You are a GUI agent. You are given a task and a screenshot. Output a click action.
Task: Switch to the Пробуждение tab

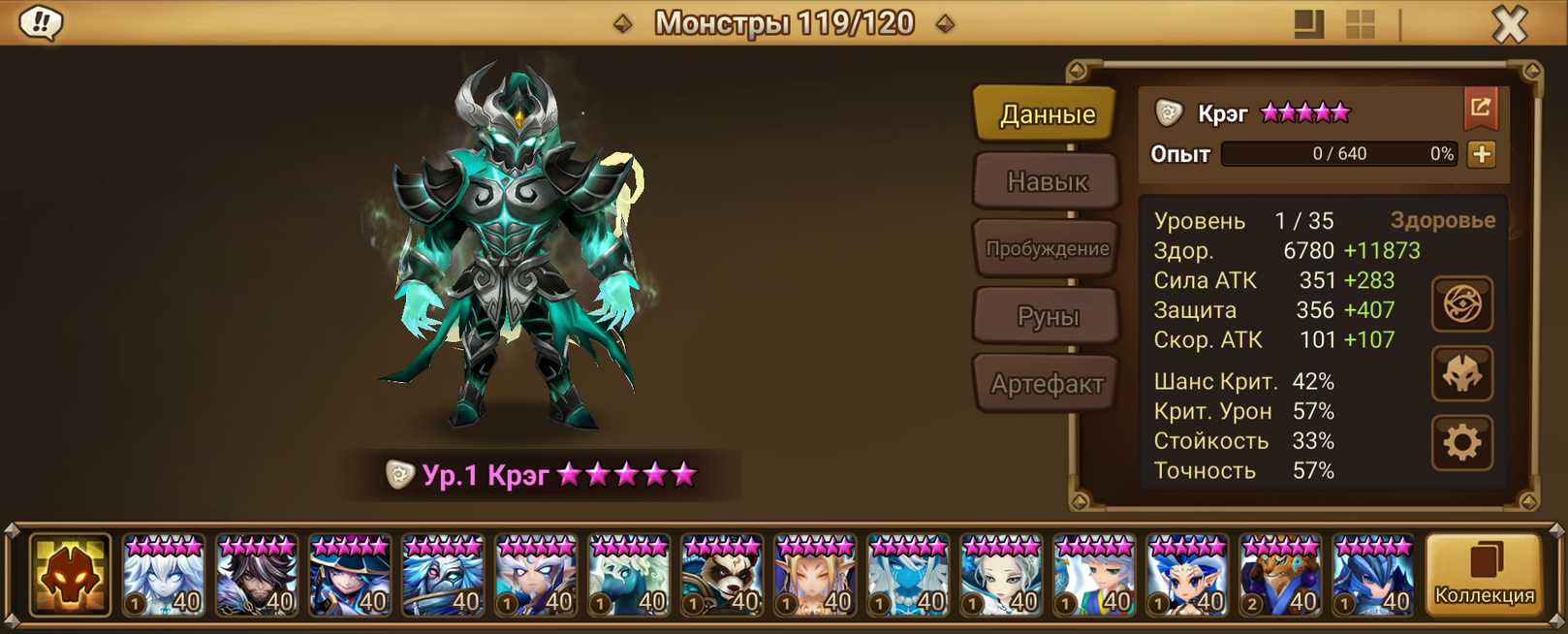1047,248
